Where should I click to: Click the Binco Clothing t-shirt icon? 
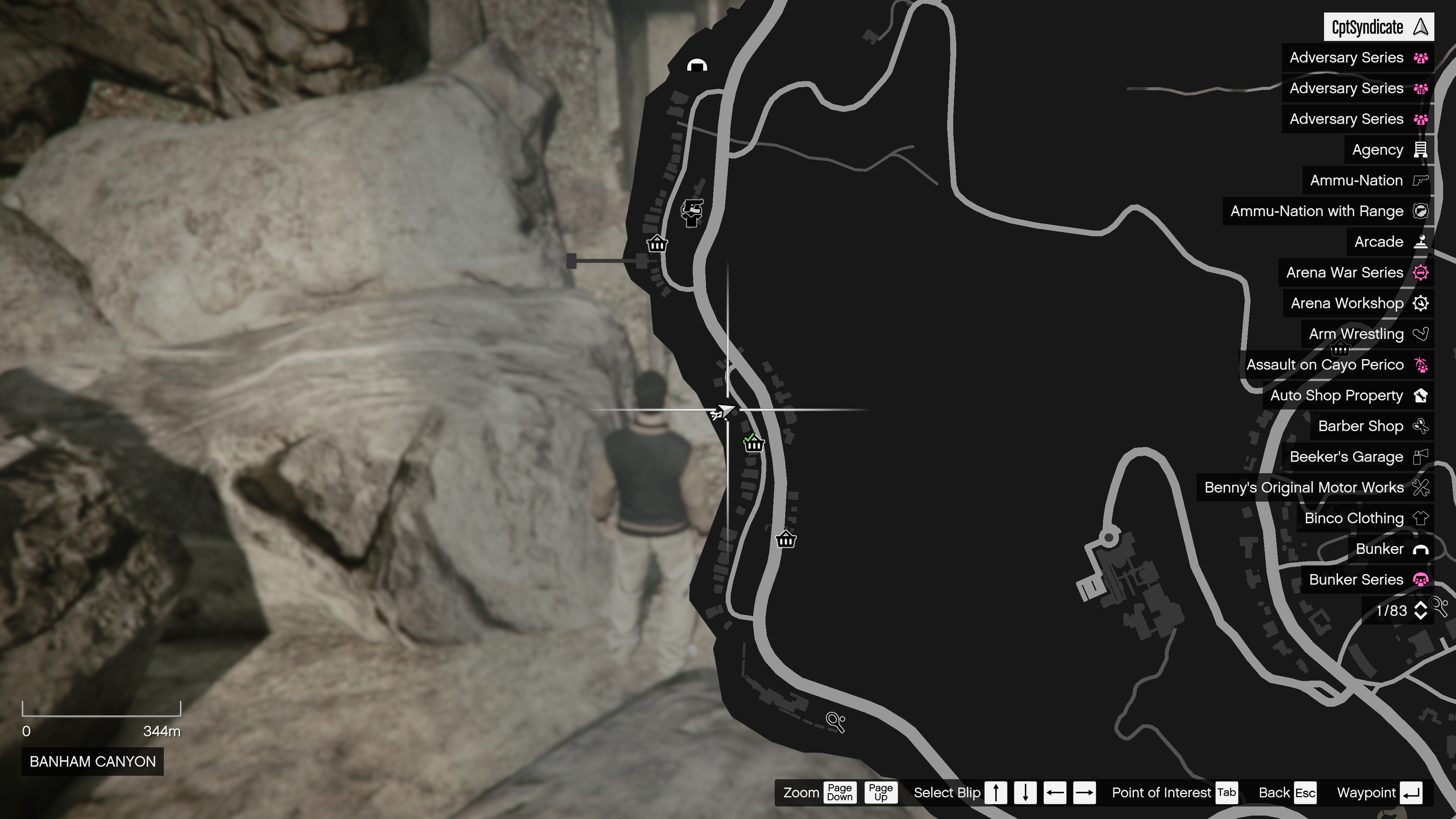(1421, 518)
